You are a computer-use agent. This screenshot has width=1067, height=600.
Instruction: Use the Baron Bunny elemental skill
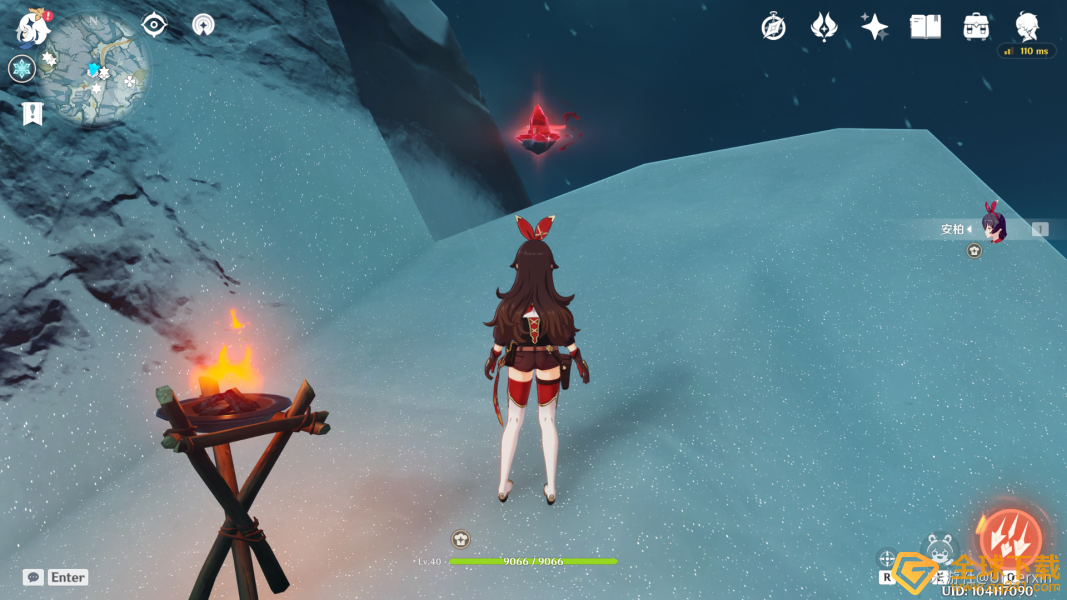point(939,550)
